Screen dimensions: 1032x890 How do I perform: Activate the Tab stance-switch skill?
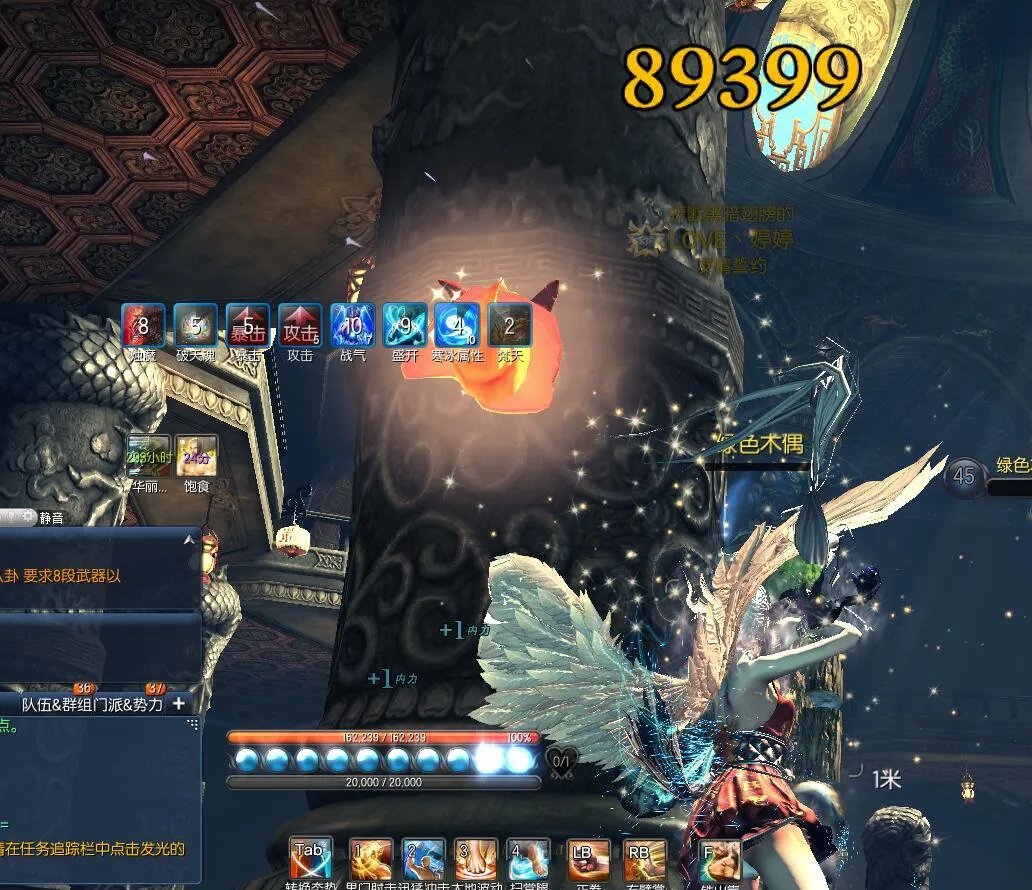[311, 859]
